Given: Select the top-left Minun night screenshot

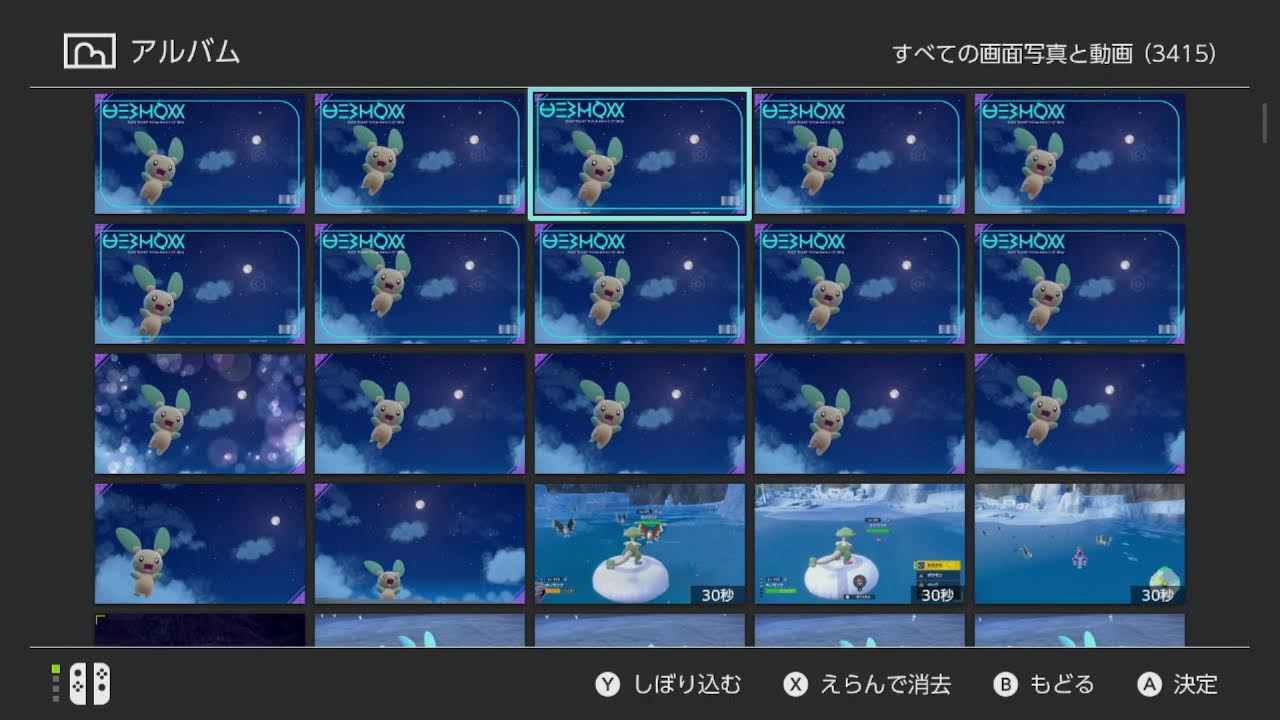Looking at the screenshot, I should 198,153.
